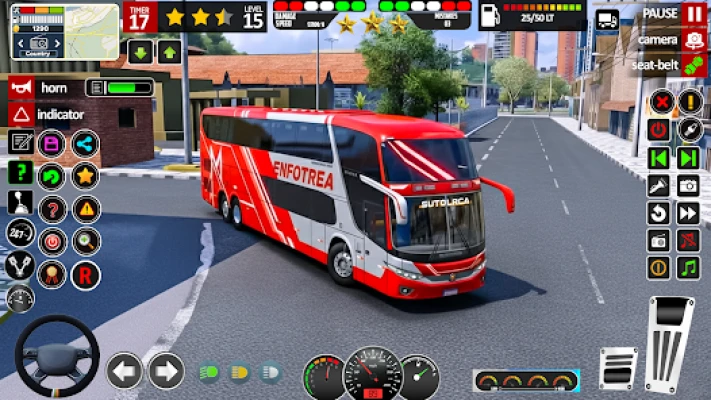Take a screenshot with the camera icon
This screenshot has width=711, height=400.
(x=688, y=185)
